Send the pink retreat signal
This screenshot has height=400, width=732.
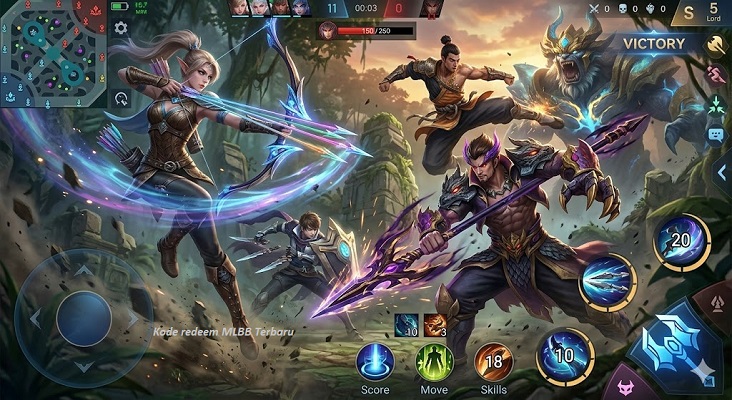(x=716, y=74)
